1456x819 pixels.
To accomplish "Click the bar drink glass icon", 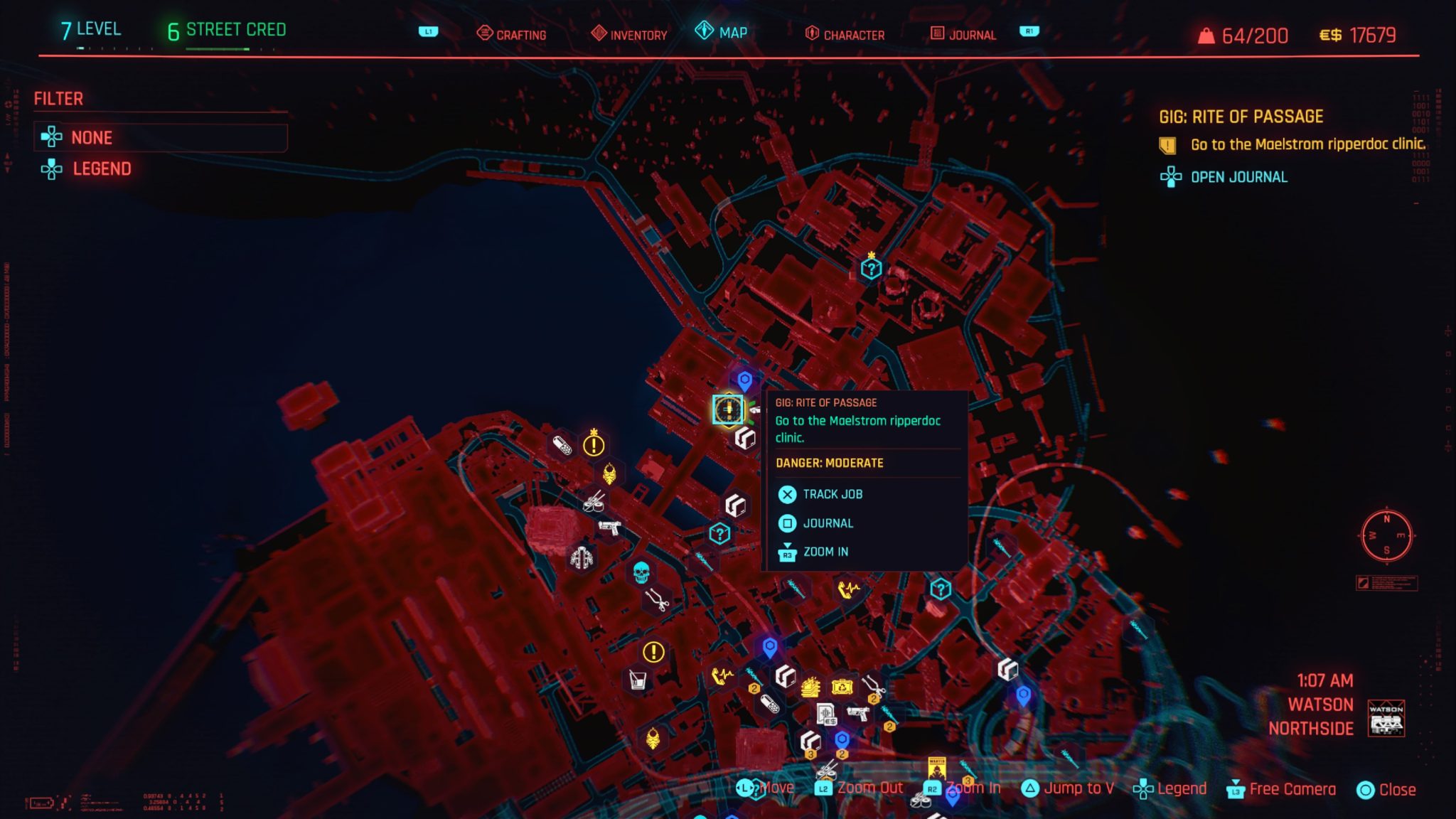I will coord(638,680).
